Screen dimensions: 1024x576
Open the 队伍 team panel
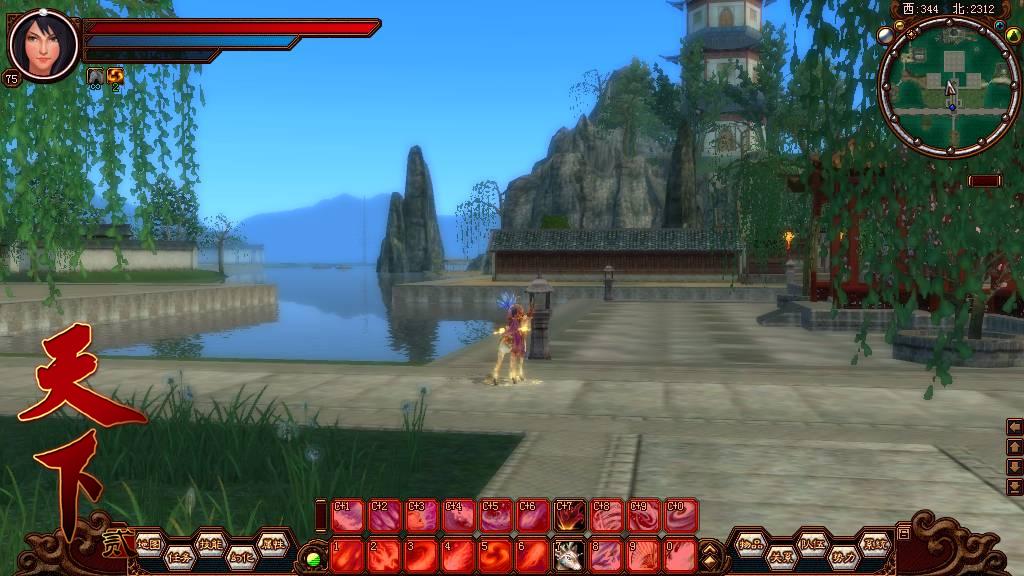click(x=812, y=545)
